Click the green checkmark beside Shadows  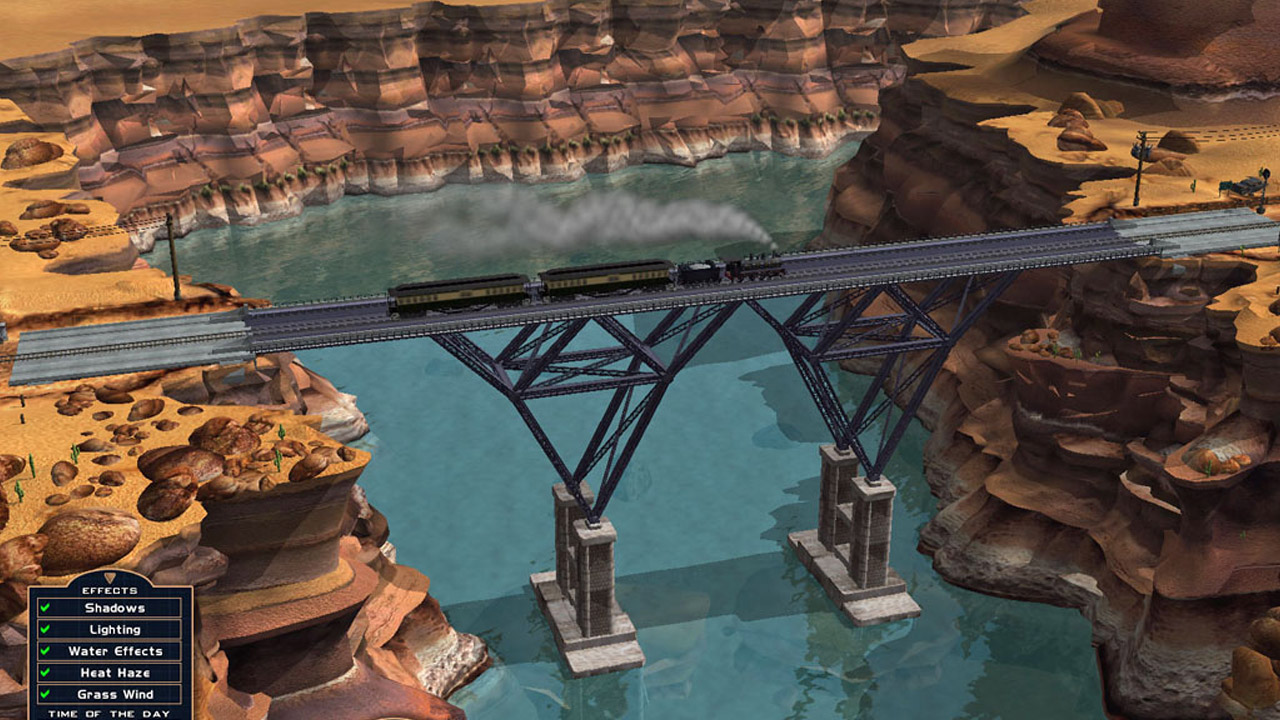[46, 607]
